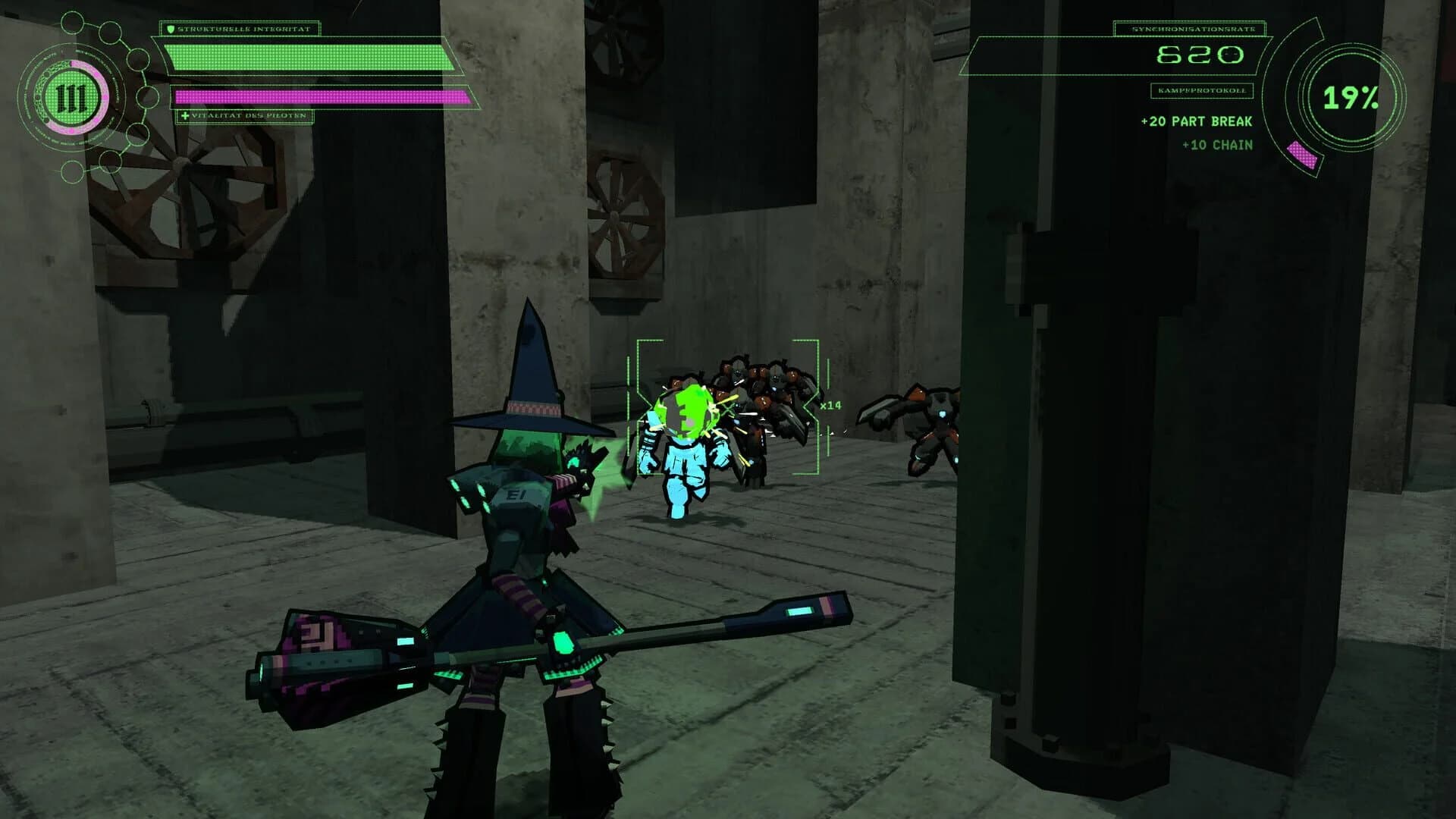This screenshot has width=1456, height=819.
Task: Click the shield icon beside Strukturelle Integrität
Action: coord(170,28)
